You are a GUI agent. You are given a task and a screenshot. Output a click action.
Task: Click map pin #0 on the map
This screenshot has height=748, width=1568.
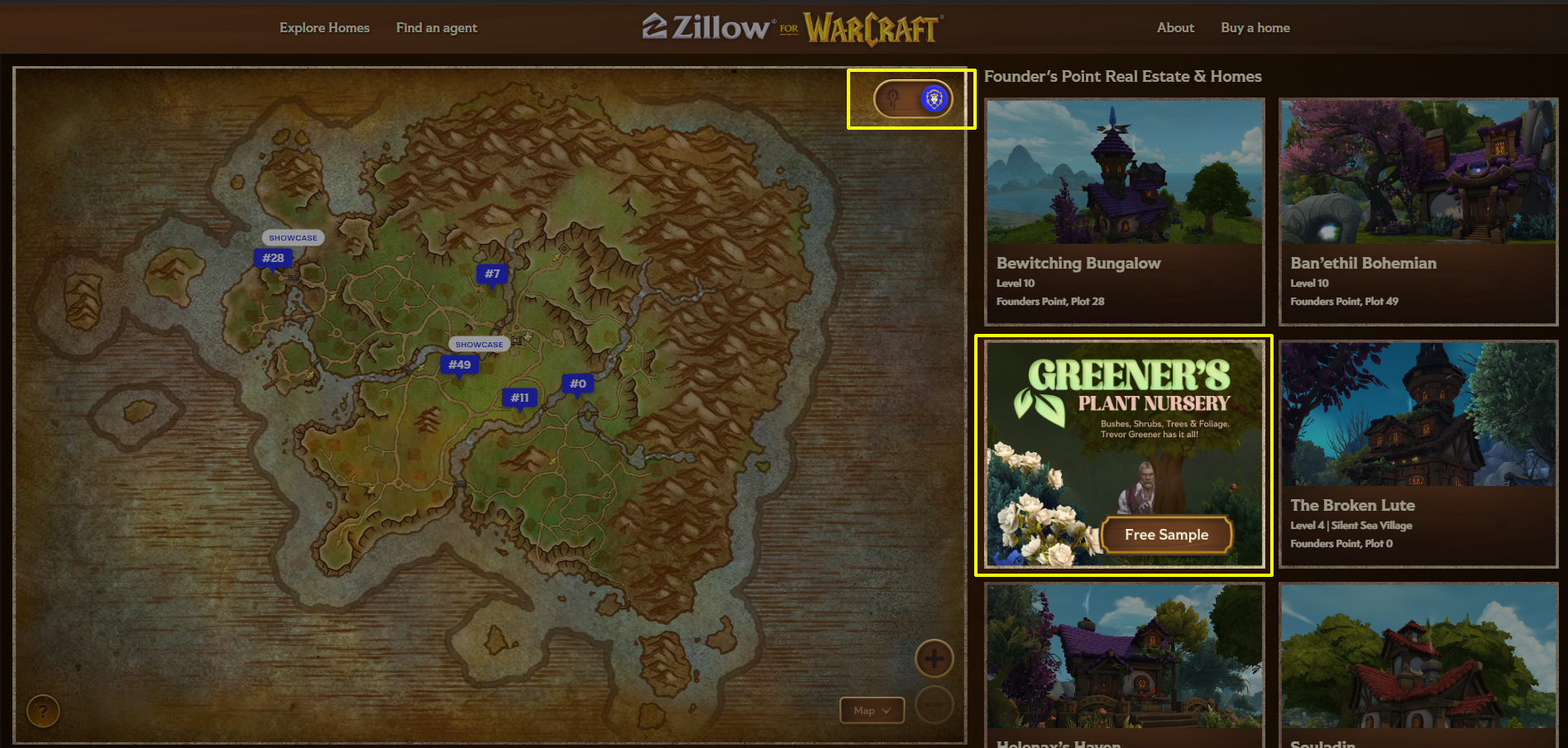577,383
